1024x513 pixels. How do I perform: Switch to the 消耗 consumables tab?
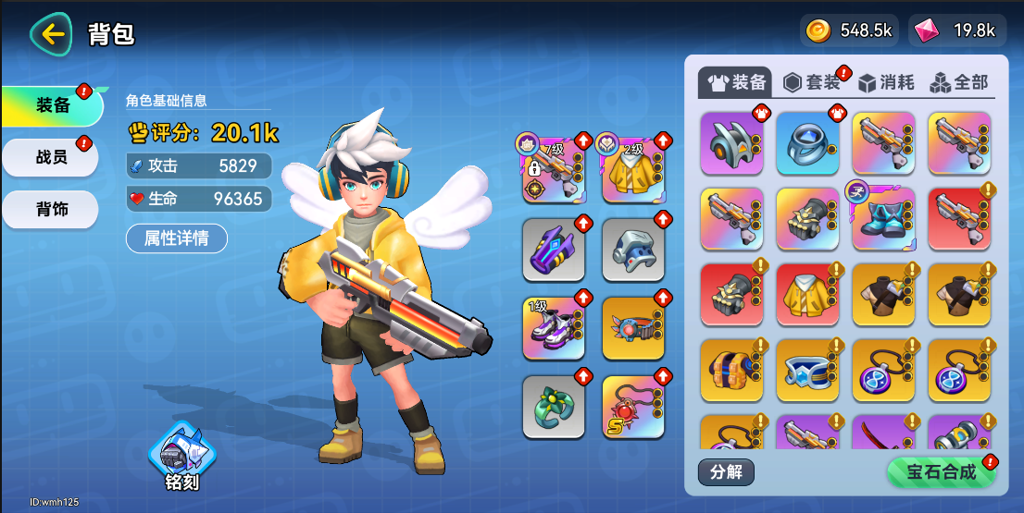[886, 82]
